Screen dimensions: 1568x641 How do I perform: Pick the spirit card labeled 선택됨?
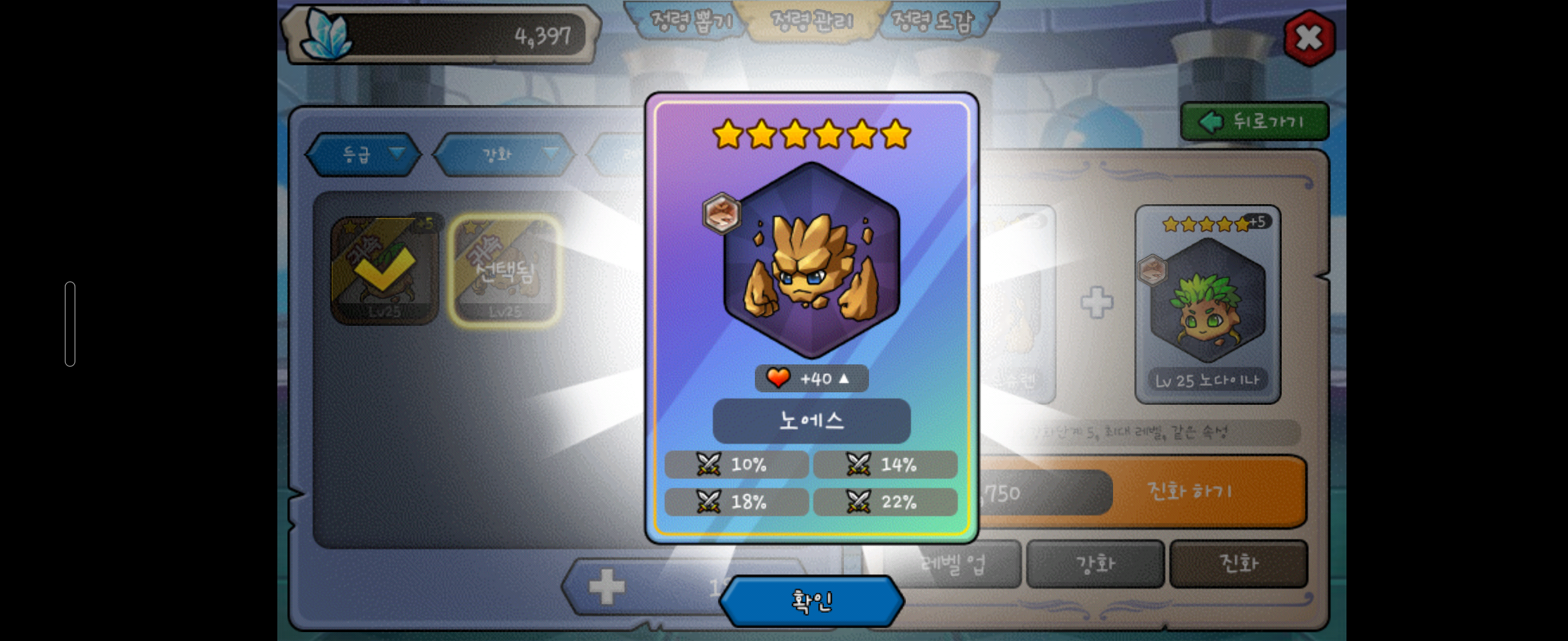click(x=505, y=270)
